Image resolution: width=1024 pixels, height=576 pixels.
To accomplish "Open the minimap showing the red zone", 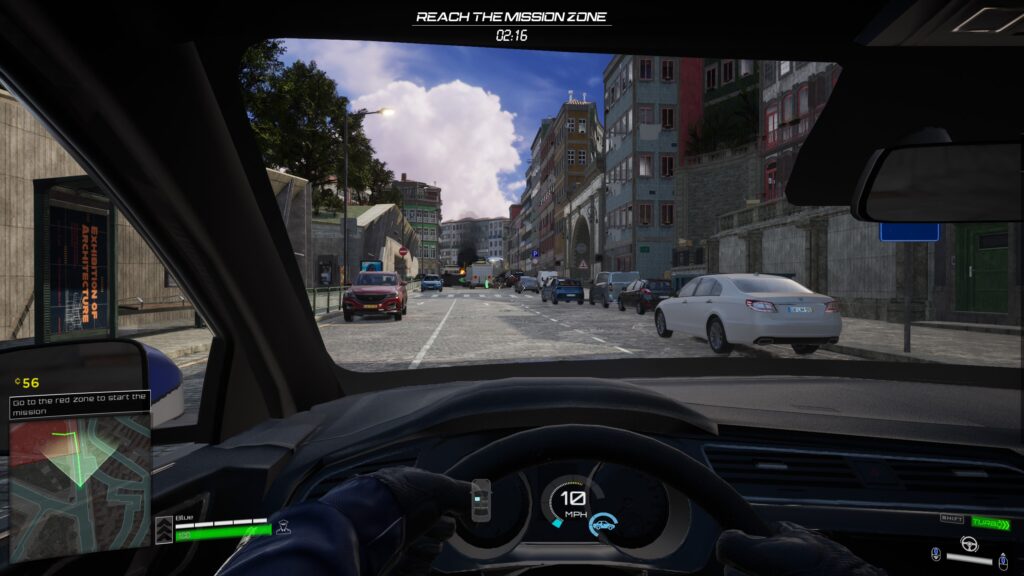I will click(80, 487).
